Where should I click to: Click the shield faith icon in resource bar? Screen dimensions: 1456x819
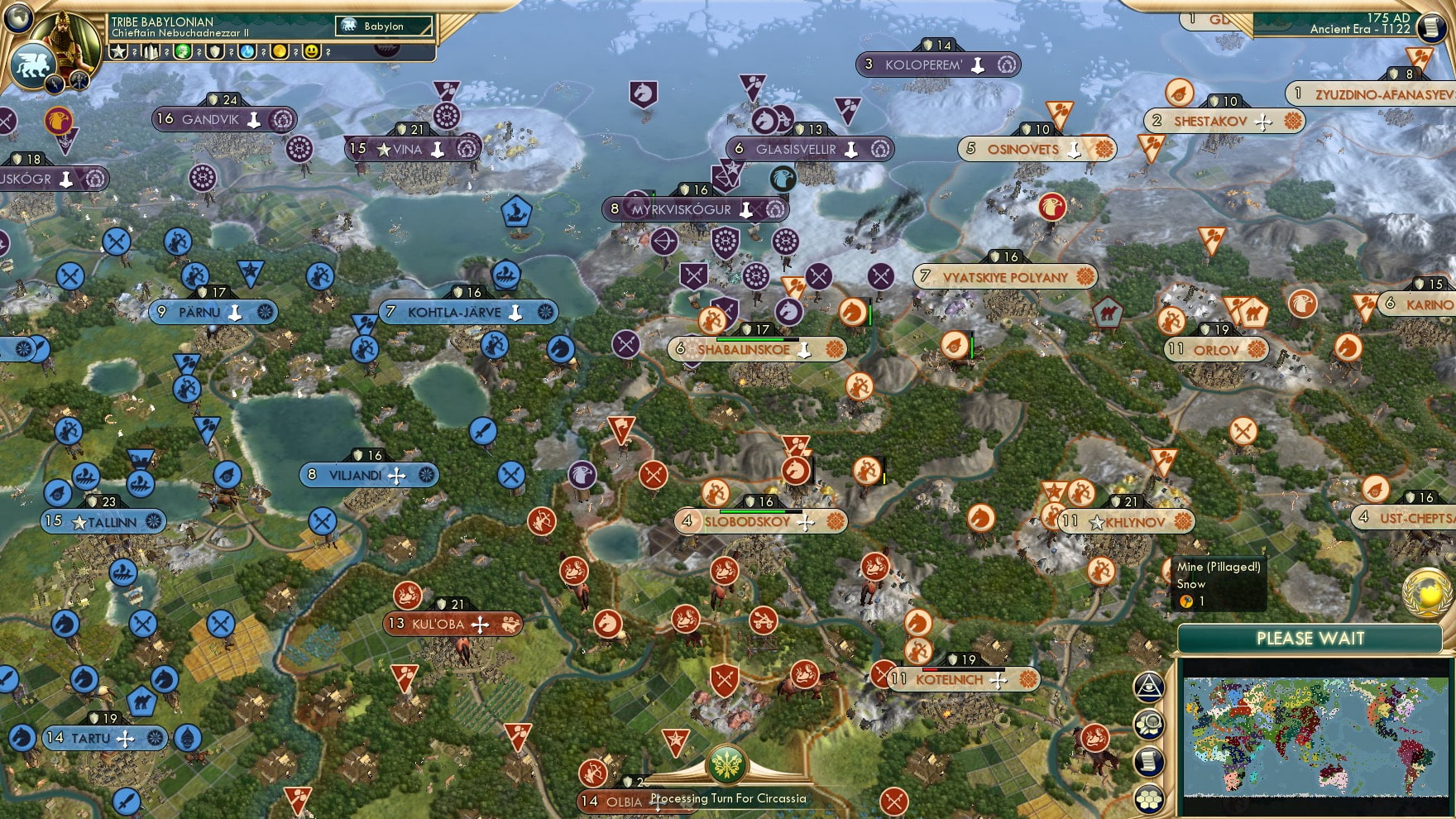(x=216, y=51)
